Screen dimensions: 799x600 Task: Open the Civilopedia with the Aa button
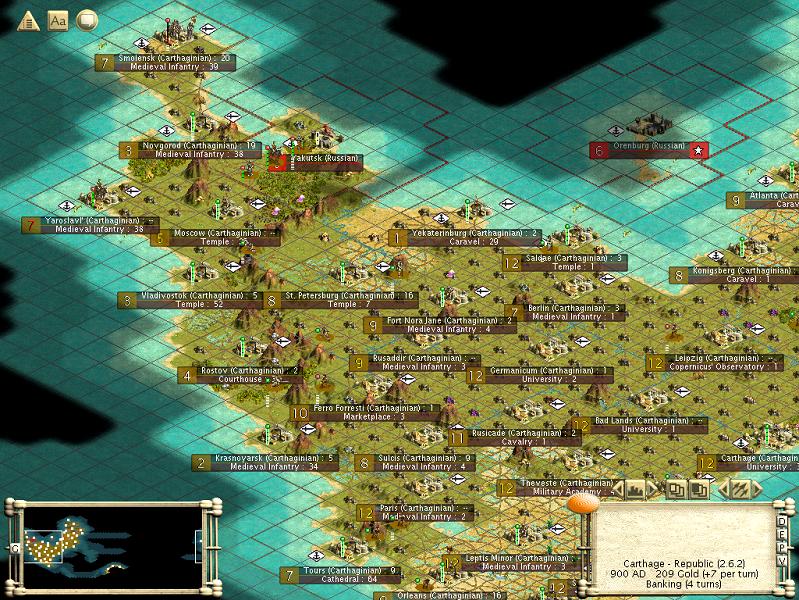tap(57, 19)
